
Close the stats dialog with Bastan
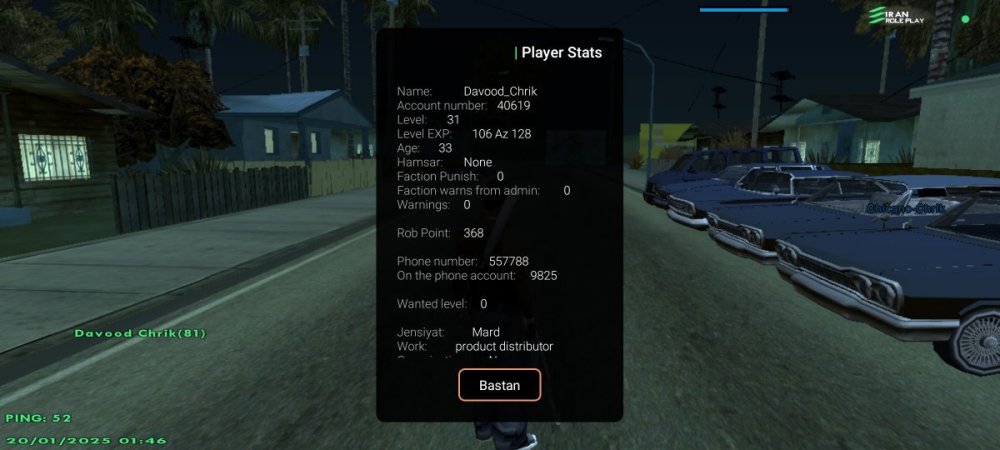pyautogui.click(x=499, y=385)
